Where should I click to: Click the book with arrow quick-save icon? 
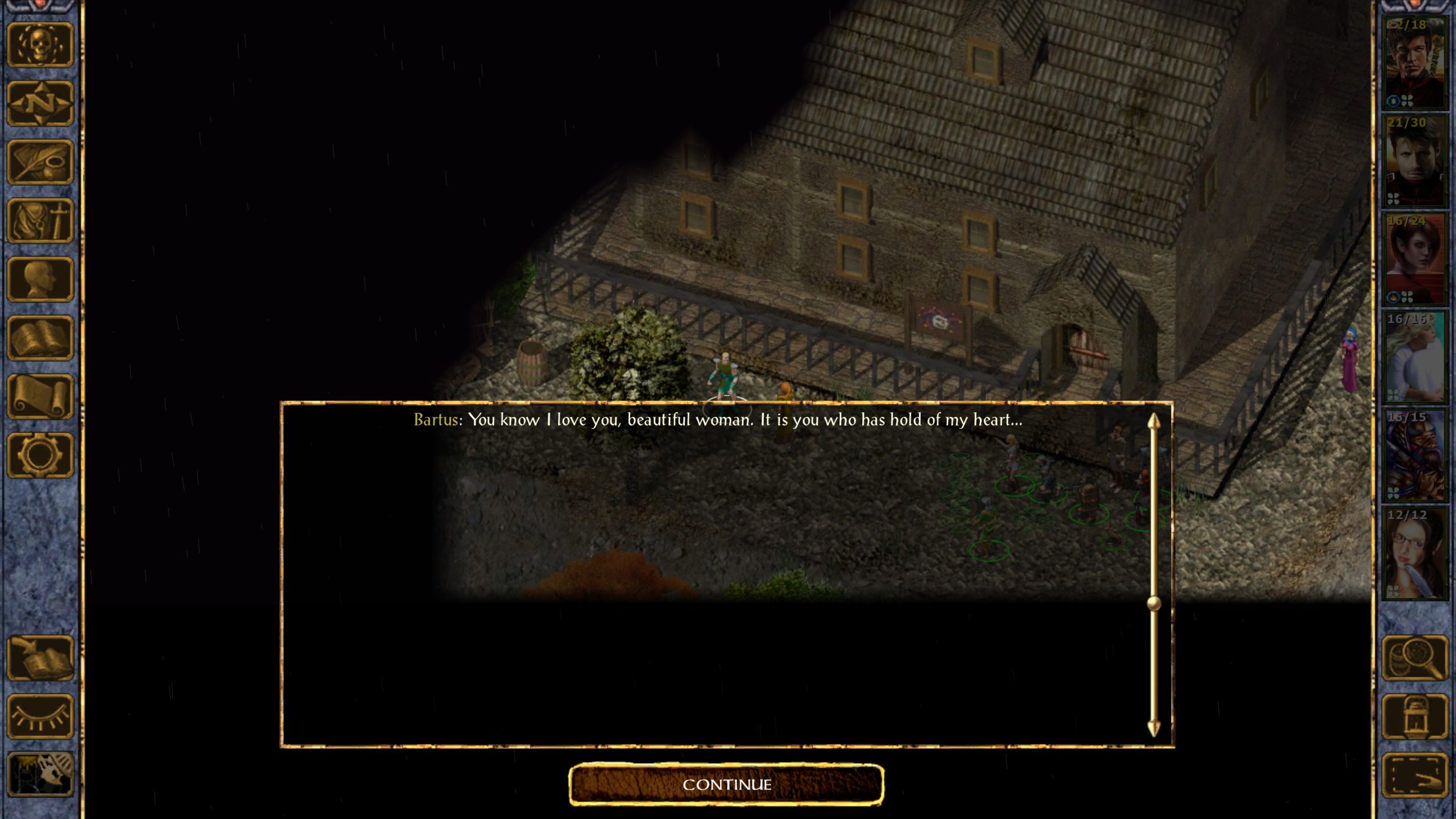point(40,658)
